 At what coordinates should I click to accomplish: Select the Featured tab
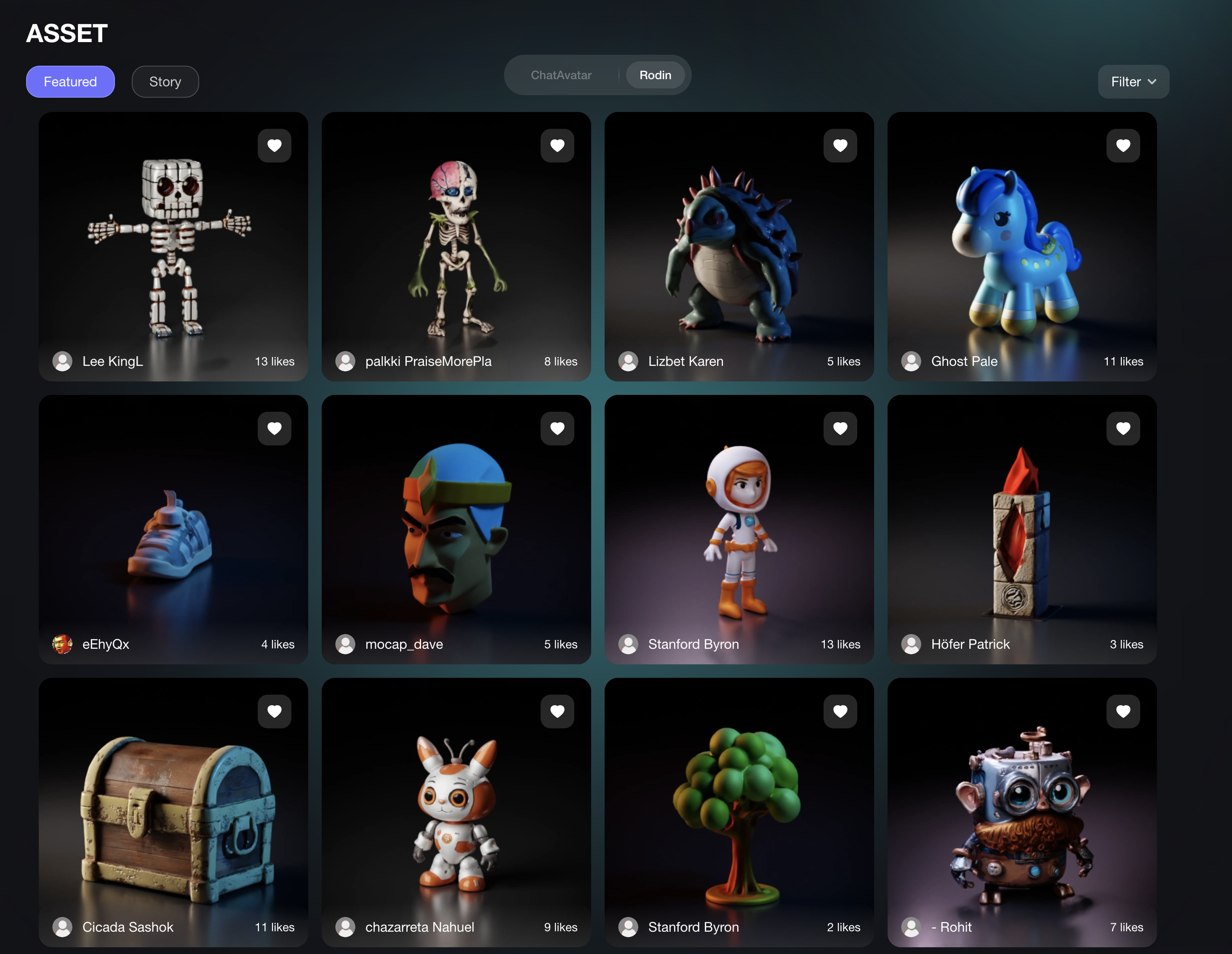[x=70, y=82]
